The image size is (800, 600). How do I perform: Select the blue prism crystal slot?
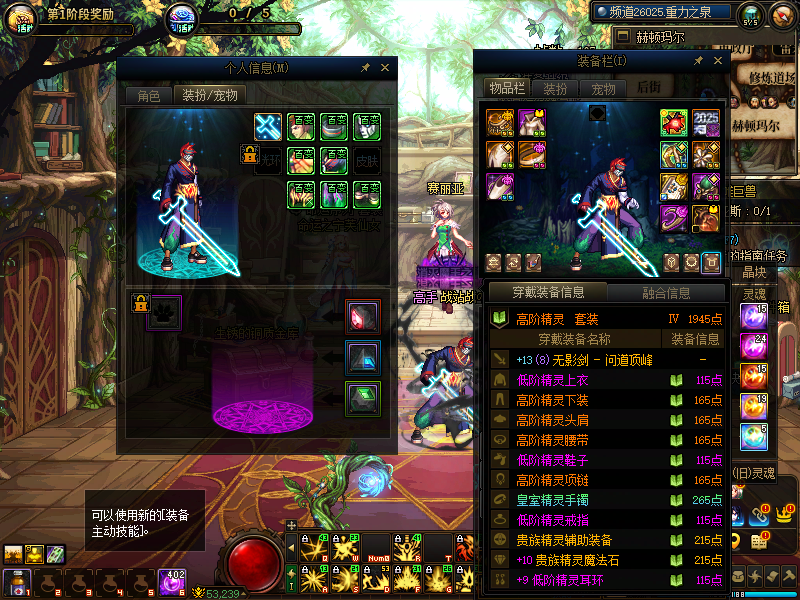(x=363, y=357)
